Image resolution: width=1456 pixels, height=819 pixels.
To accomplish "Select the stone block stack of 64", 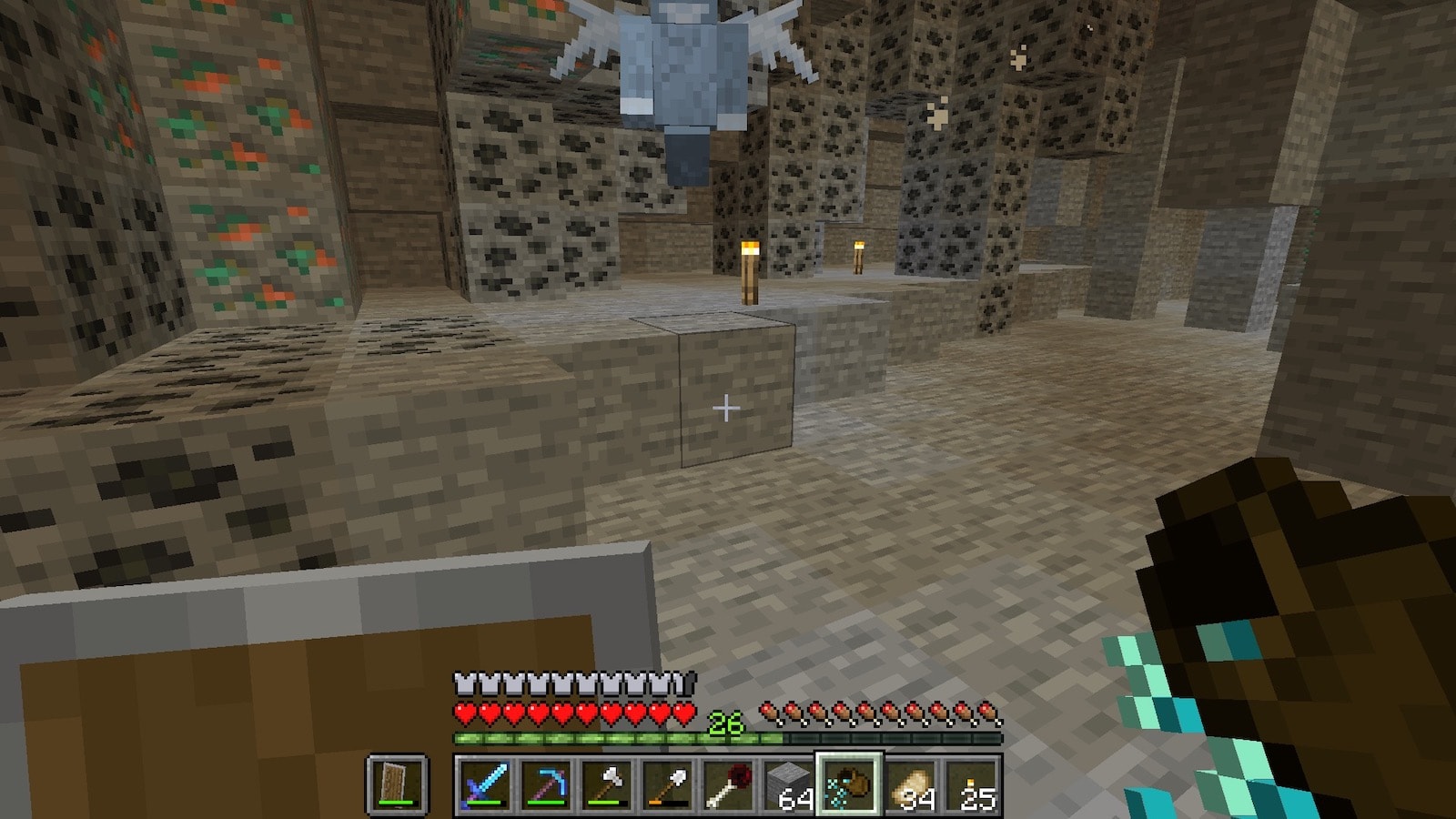I will click(789, 784).
